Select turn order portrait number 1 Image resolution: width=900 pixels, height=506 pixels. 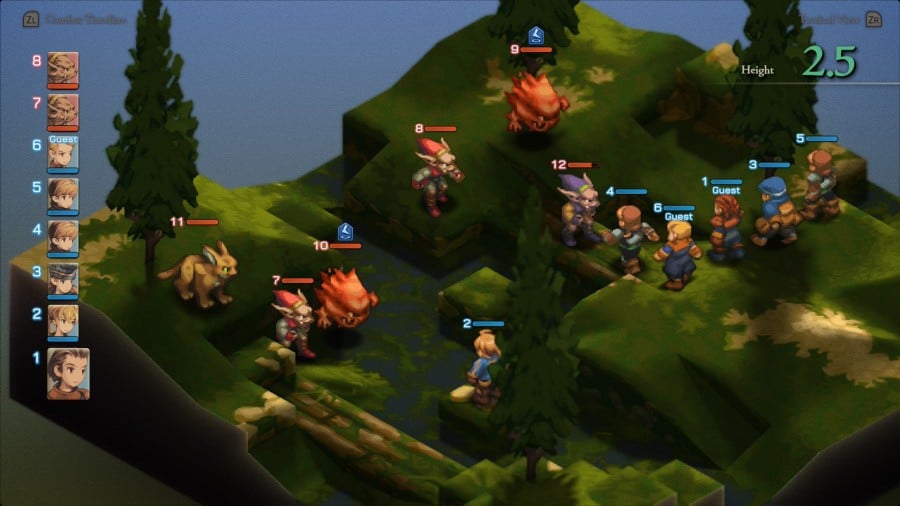(67, 374)
